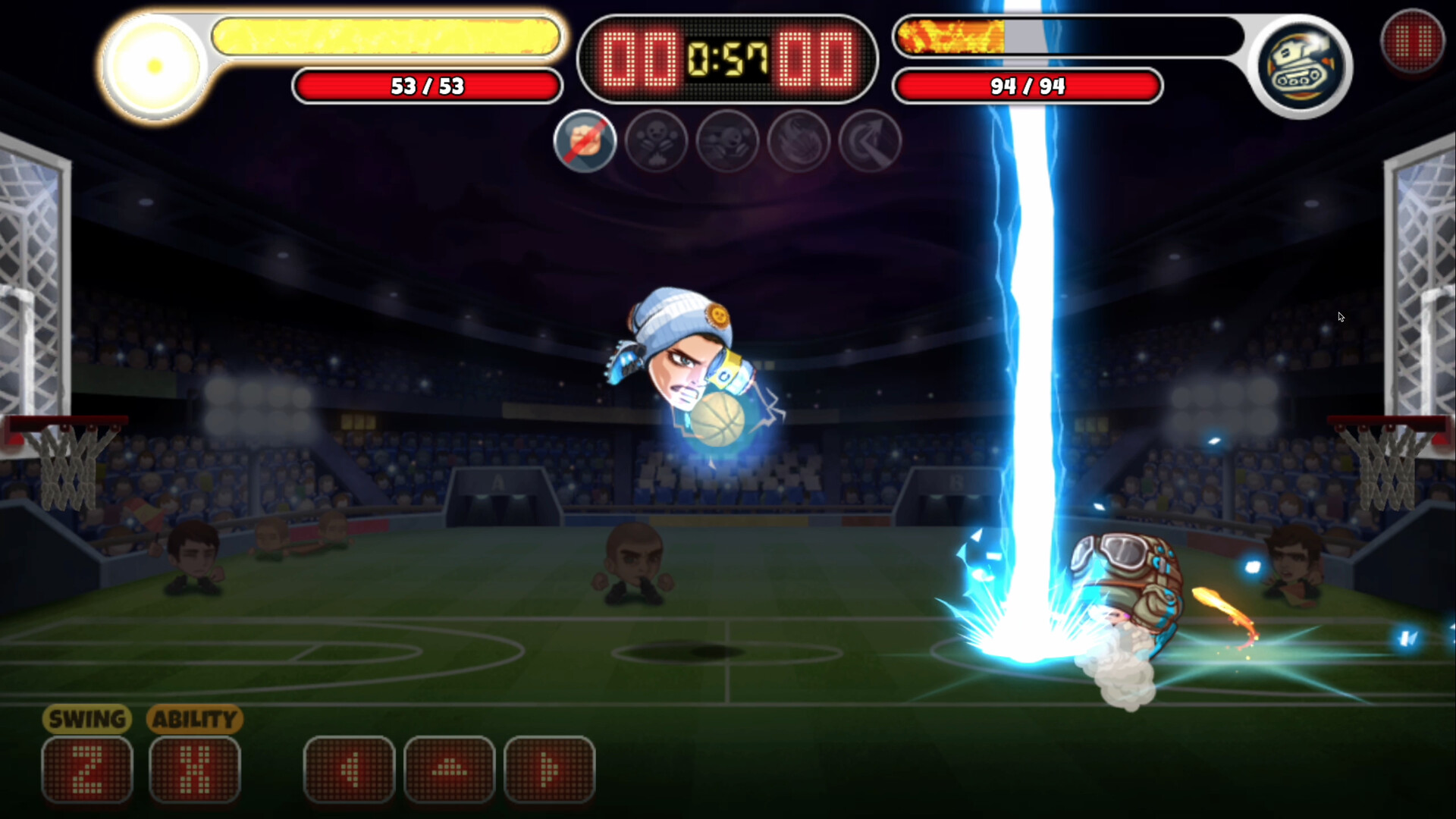Click the SWING label tag
This screenshot has width=1456, height=819.
[x=86, y=719]
